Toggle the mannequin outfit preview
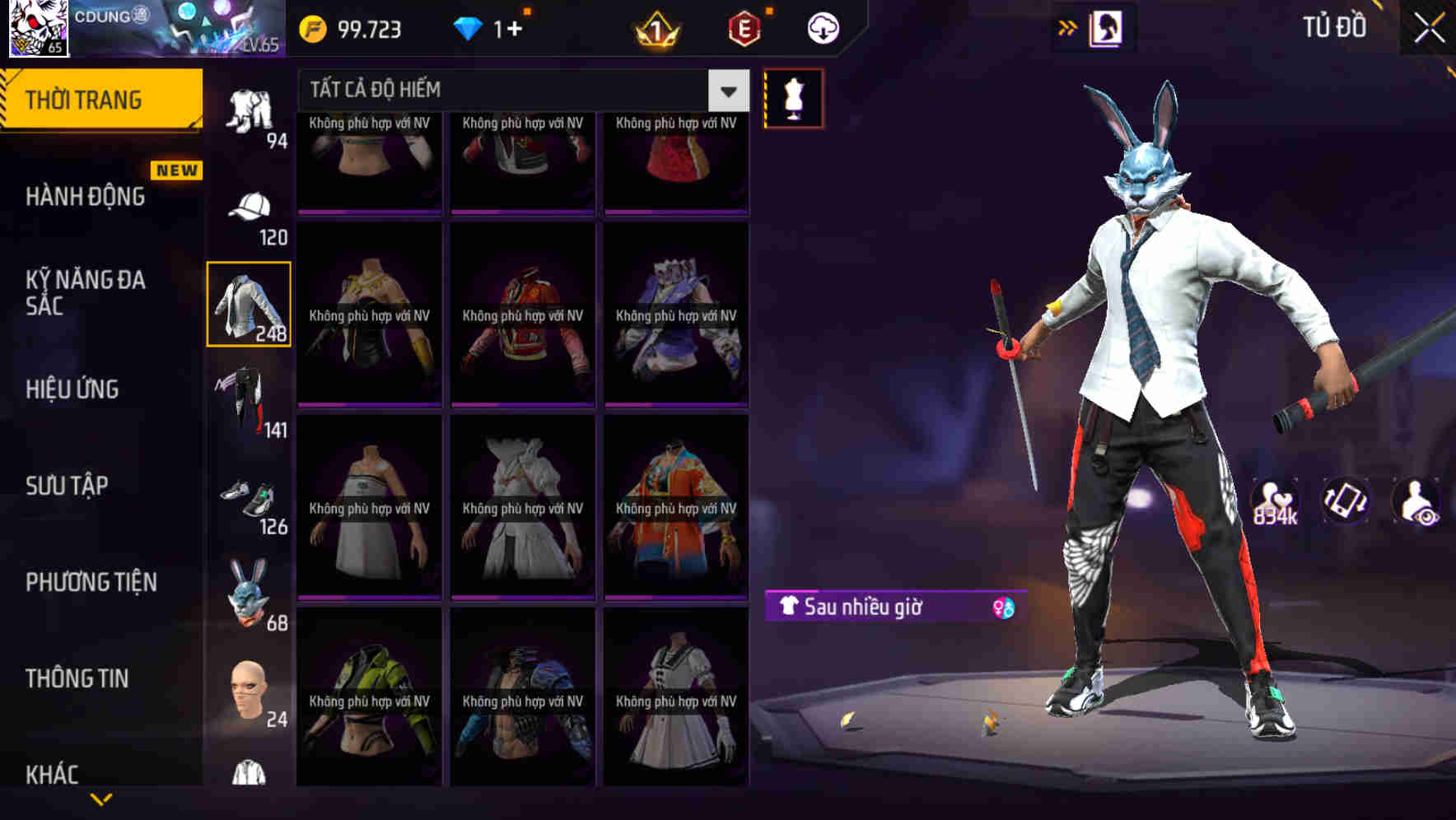Screen dimensions: 1456x820 [793, 96]
